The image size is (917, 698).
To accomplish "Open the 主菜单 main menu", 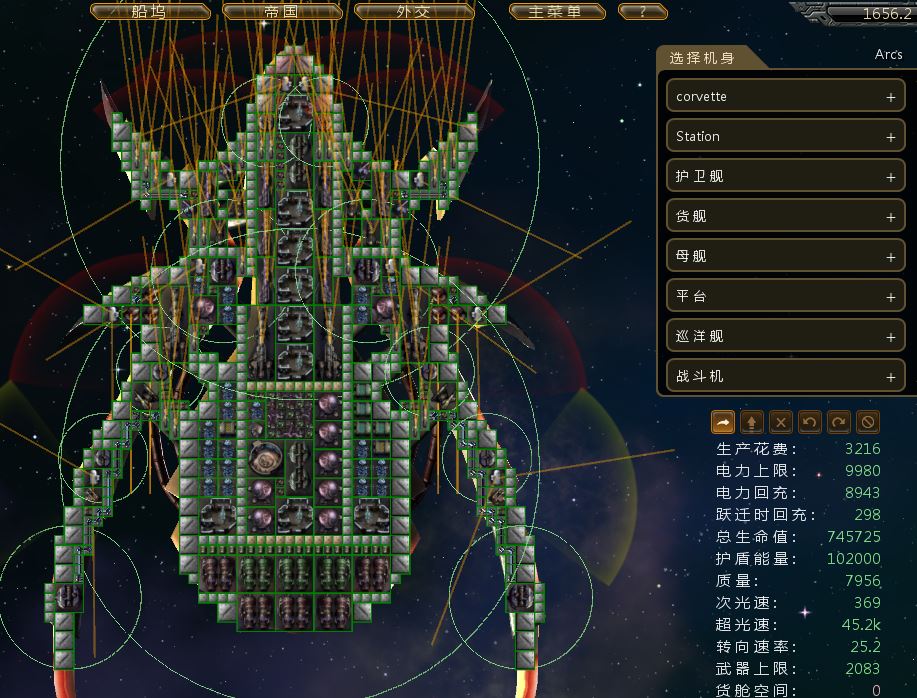I will [x=557, y=12].
